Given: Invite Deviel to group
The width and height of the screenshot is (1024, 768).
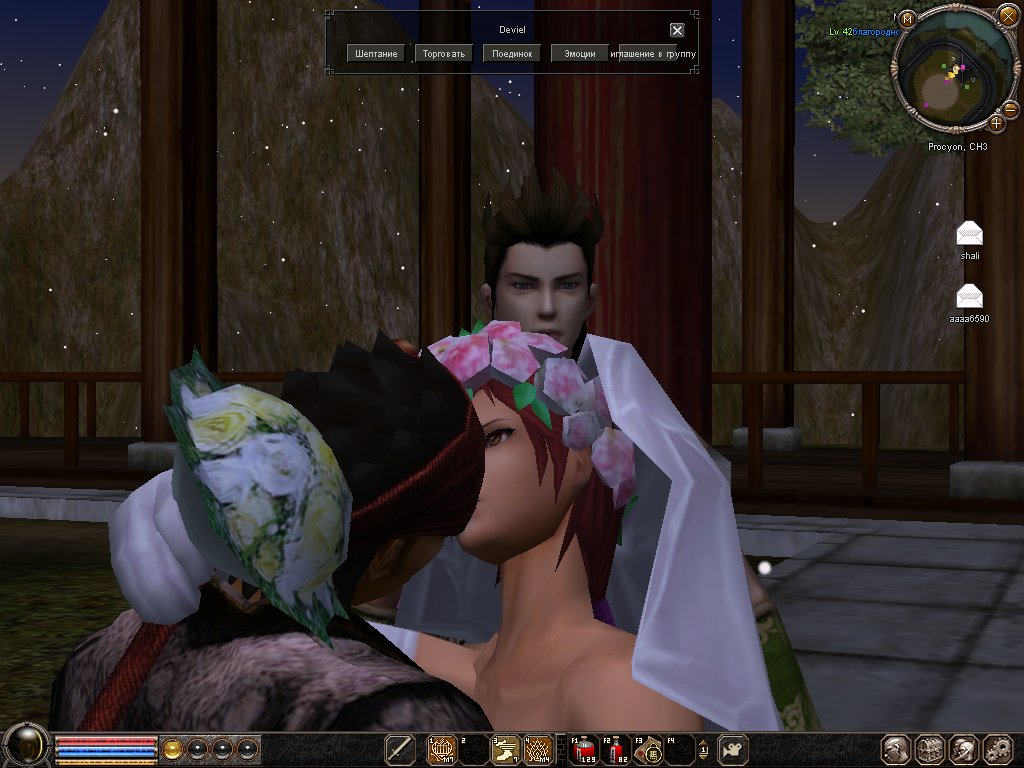Looking at the screenshot, I should click(x=654, y=54).
